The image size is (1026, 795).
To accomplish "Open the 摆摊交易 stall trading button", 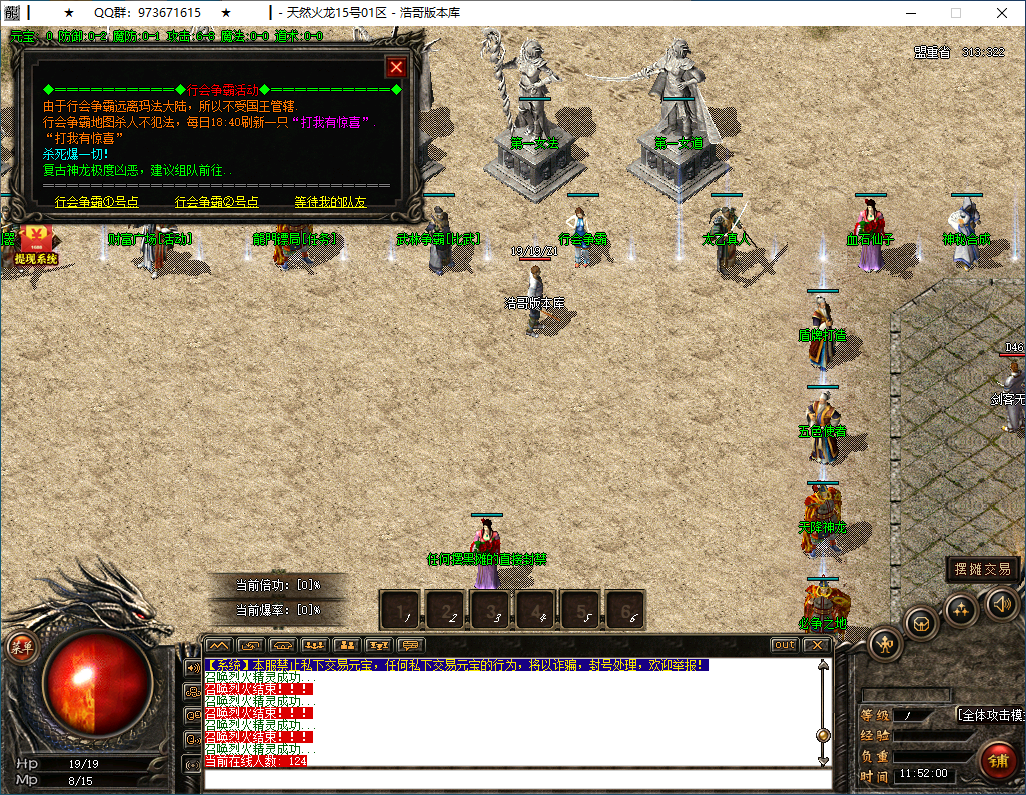I will [983, 569].
